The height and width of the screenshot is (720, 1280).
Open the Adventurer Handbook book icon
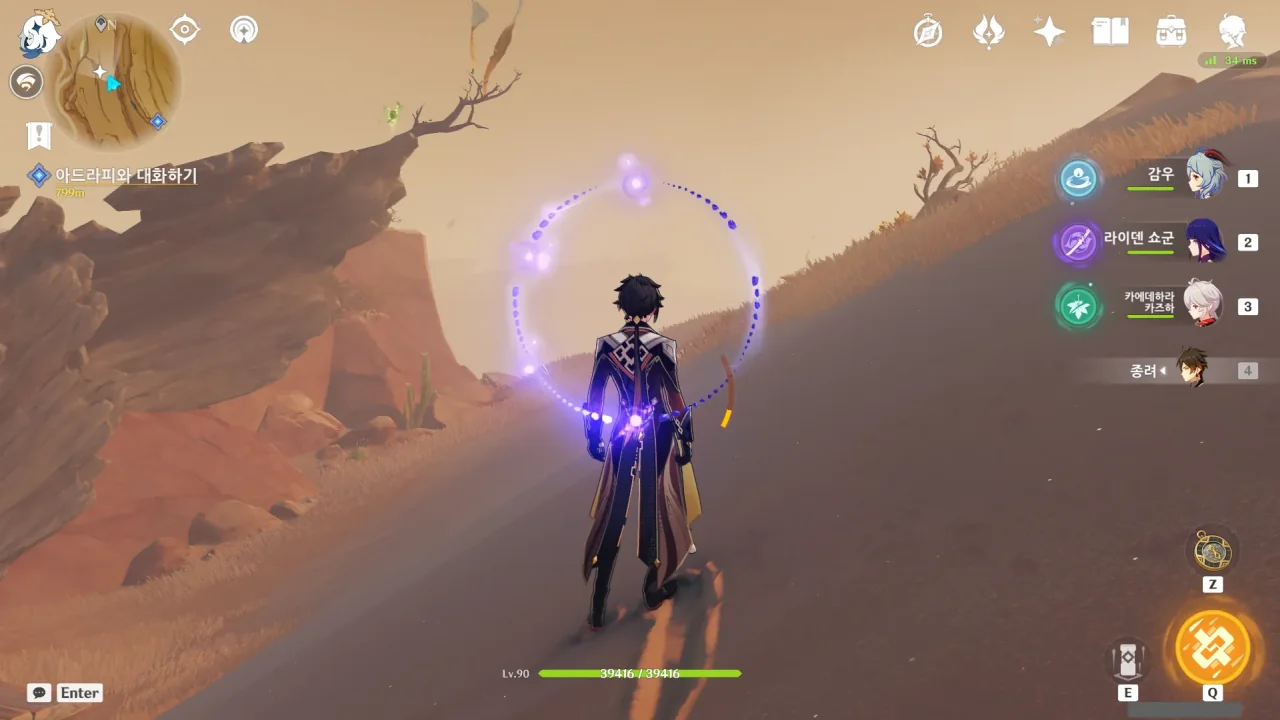pyautogui.click(x=1110, y=31)
